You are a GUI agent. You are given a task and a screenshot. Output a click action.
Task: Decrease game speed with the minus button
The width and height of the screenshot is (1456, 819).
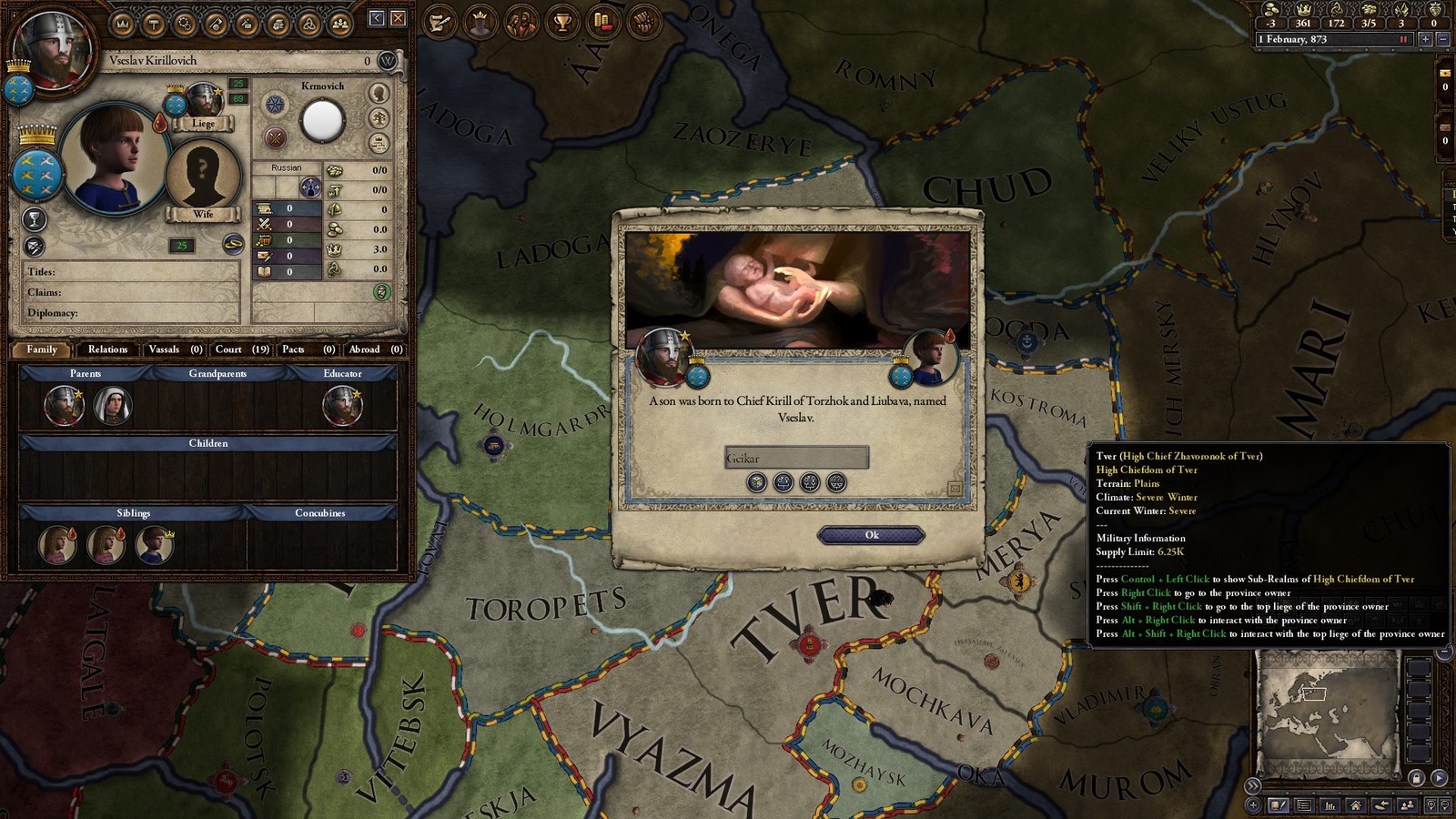tap(1442, 39)
